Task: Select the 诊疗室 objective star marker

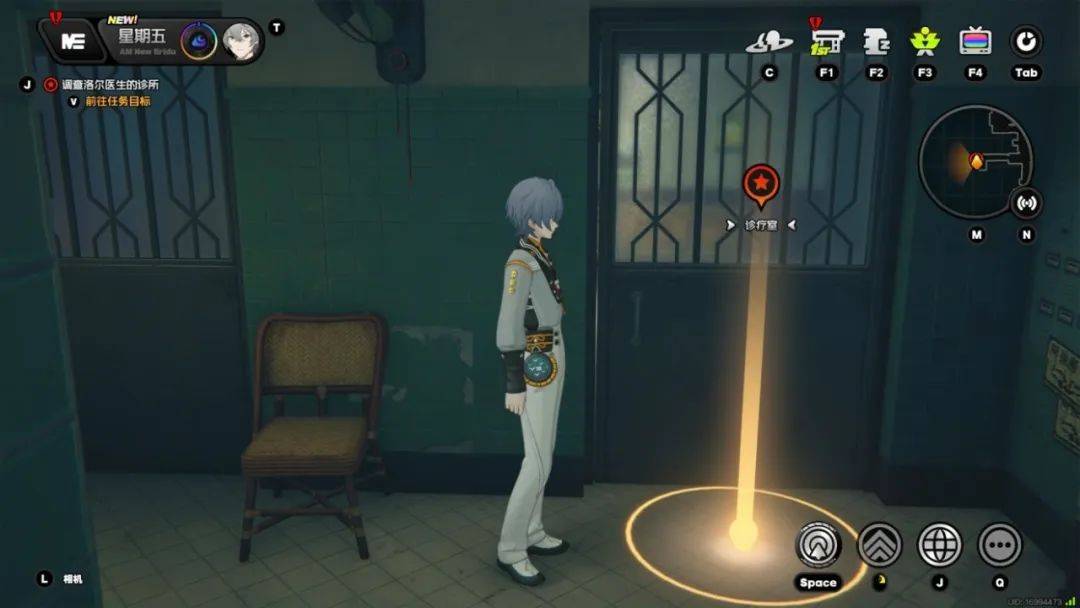Action: 761,184
